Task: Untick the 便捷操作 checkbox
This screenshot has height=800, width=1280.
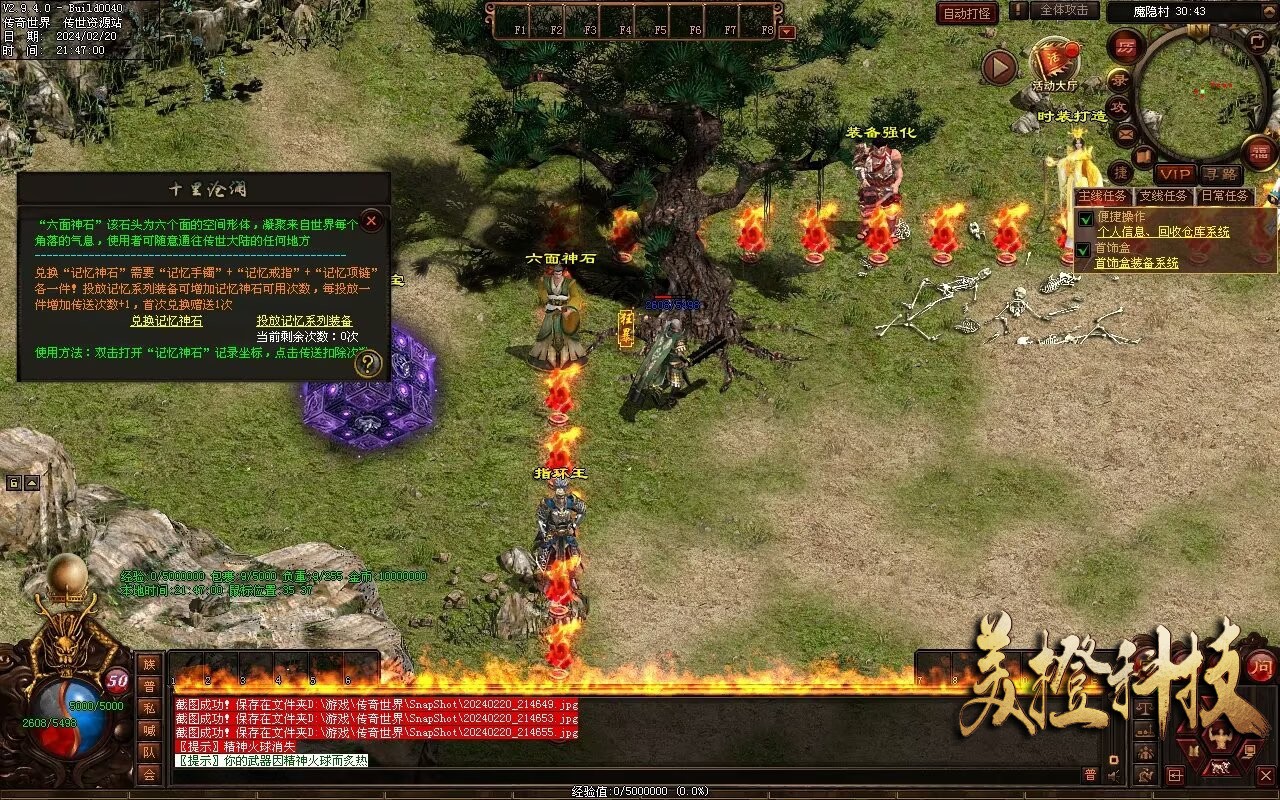Action: tap(1085, 218)
